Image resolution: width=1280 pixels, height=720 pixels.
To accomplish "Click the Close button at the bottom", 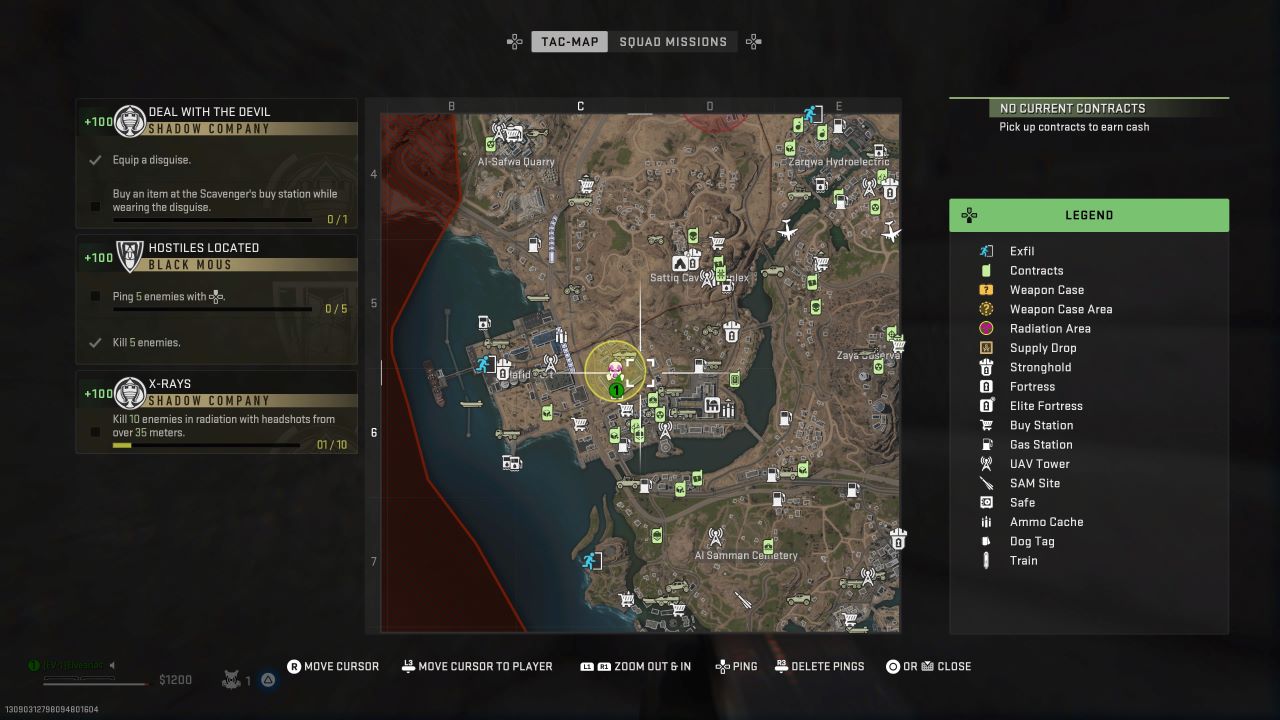I will click(928, 666).
